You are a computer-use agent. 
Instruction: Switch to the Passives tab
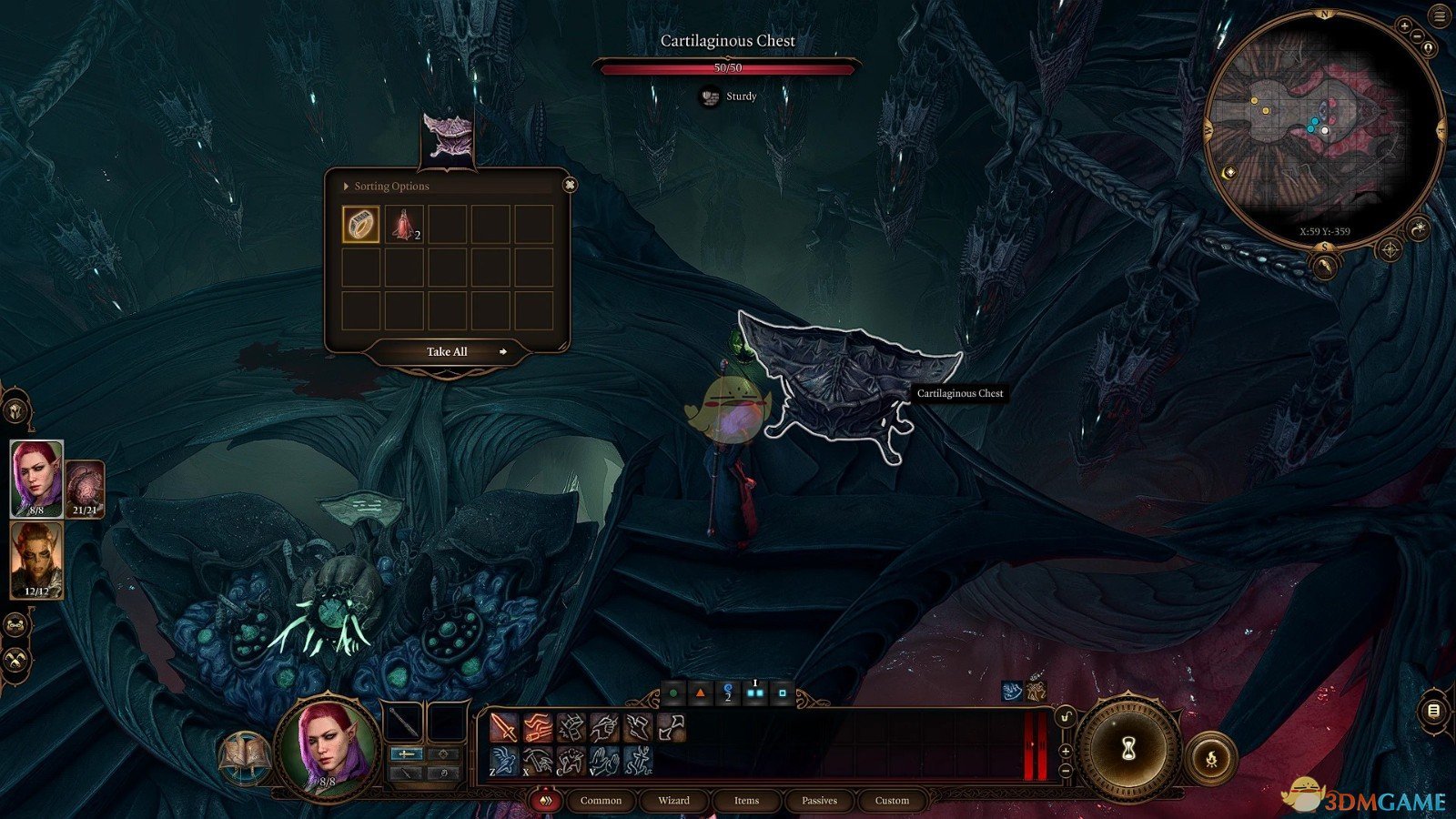819,801
